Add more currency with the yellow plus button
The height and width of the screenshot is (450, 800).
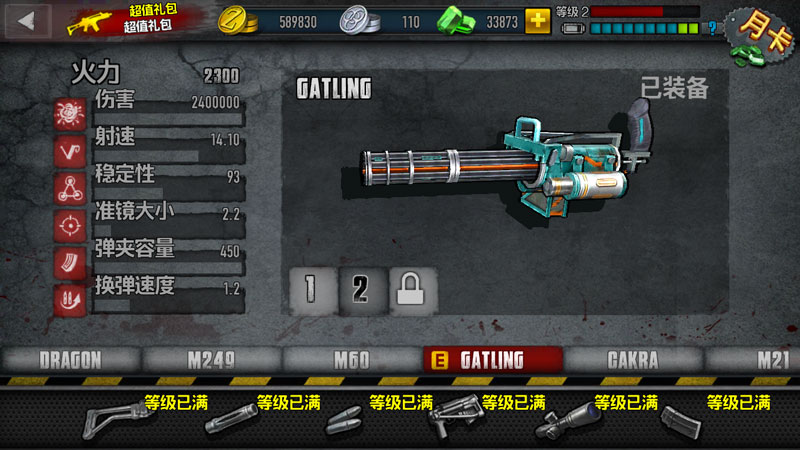click(x=538, y=20)
